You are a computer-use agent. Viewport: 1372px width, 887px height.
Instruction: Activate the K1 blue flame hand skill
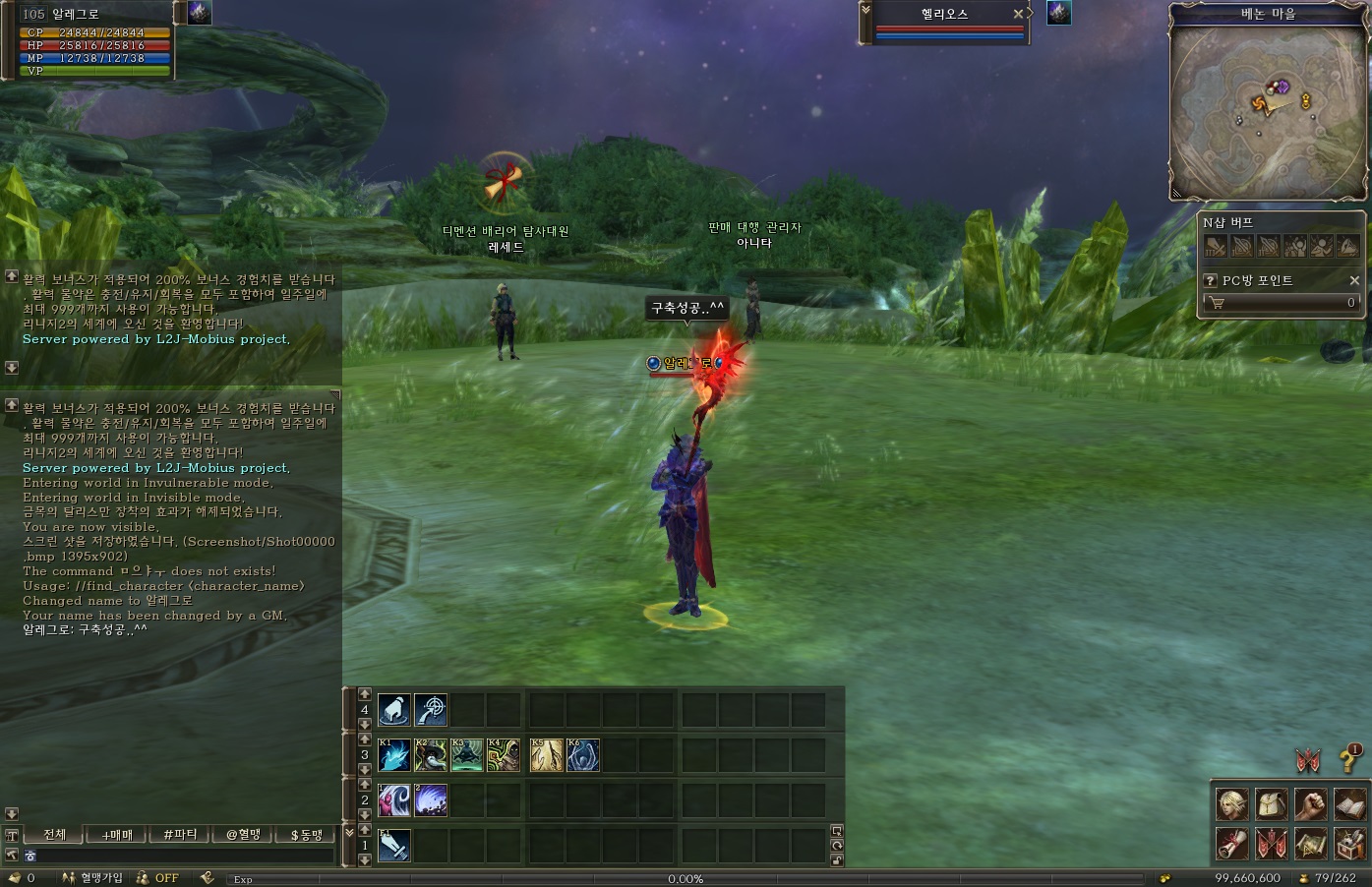[394, 755]
